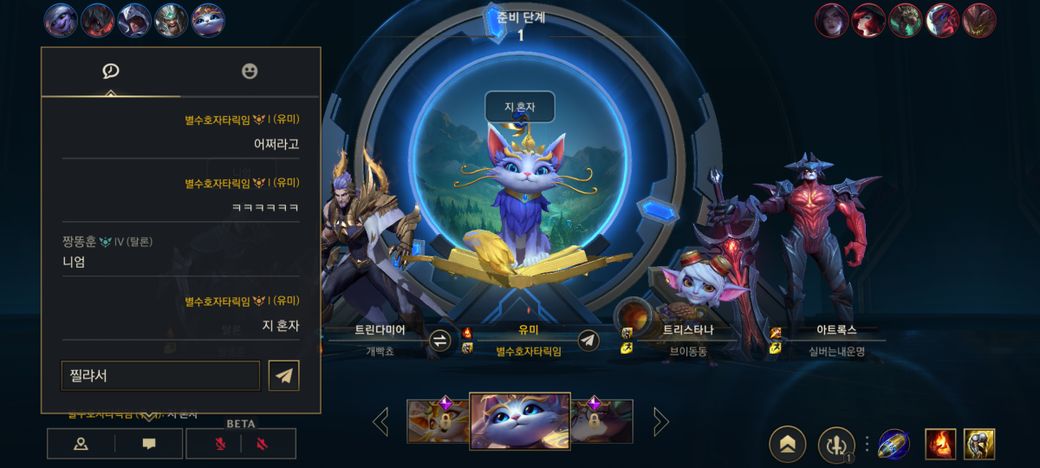
Task: Select the blue comet keystone rune icon
Action: pyautogui.click(x=893, y=444)
